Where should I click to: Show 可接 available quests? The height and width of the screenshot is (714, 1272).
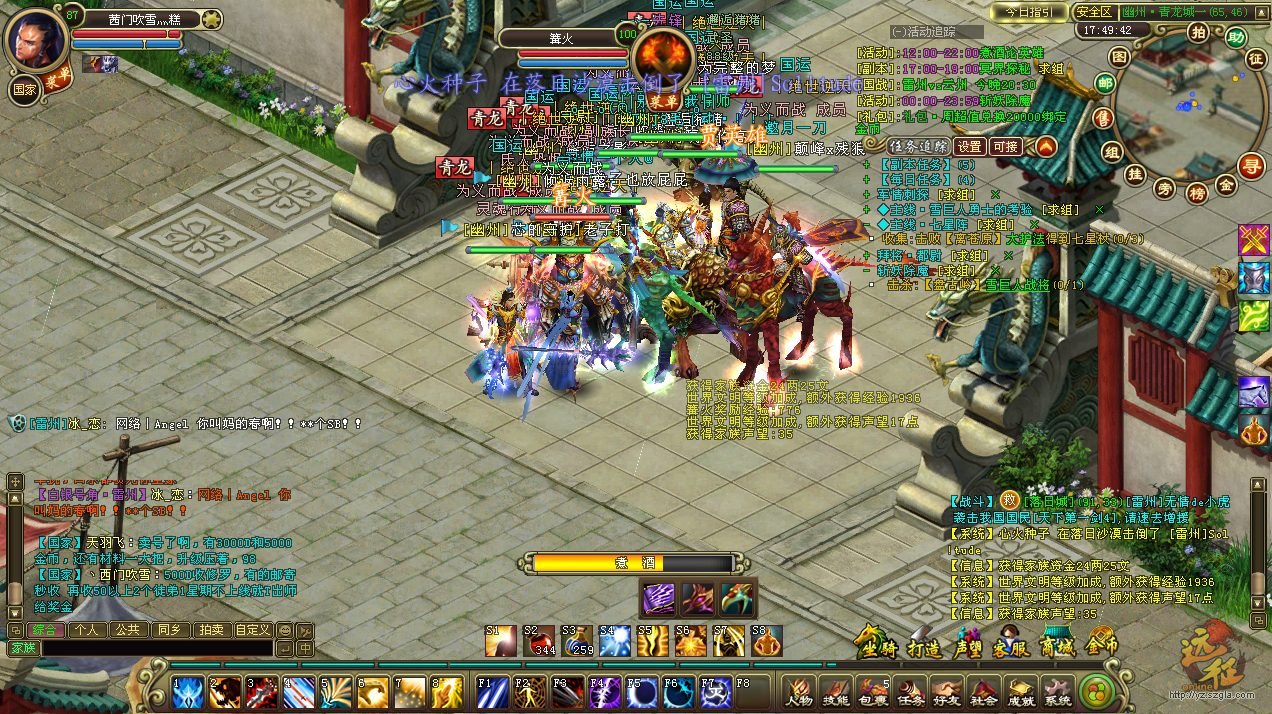[1005, 146]
